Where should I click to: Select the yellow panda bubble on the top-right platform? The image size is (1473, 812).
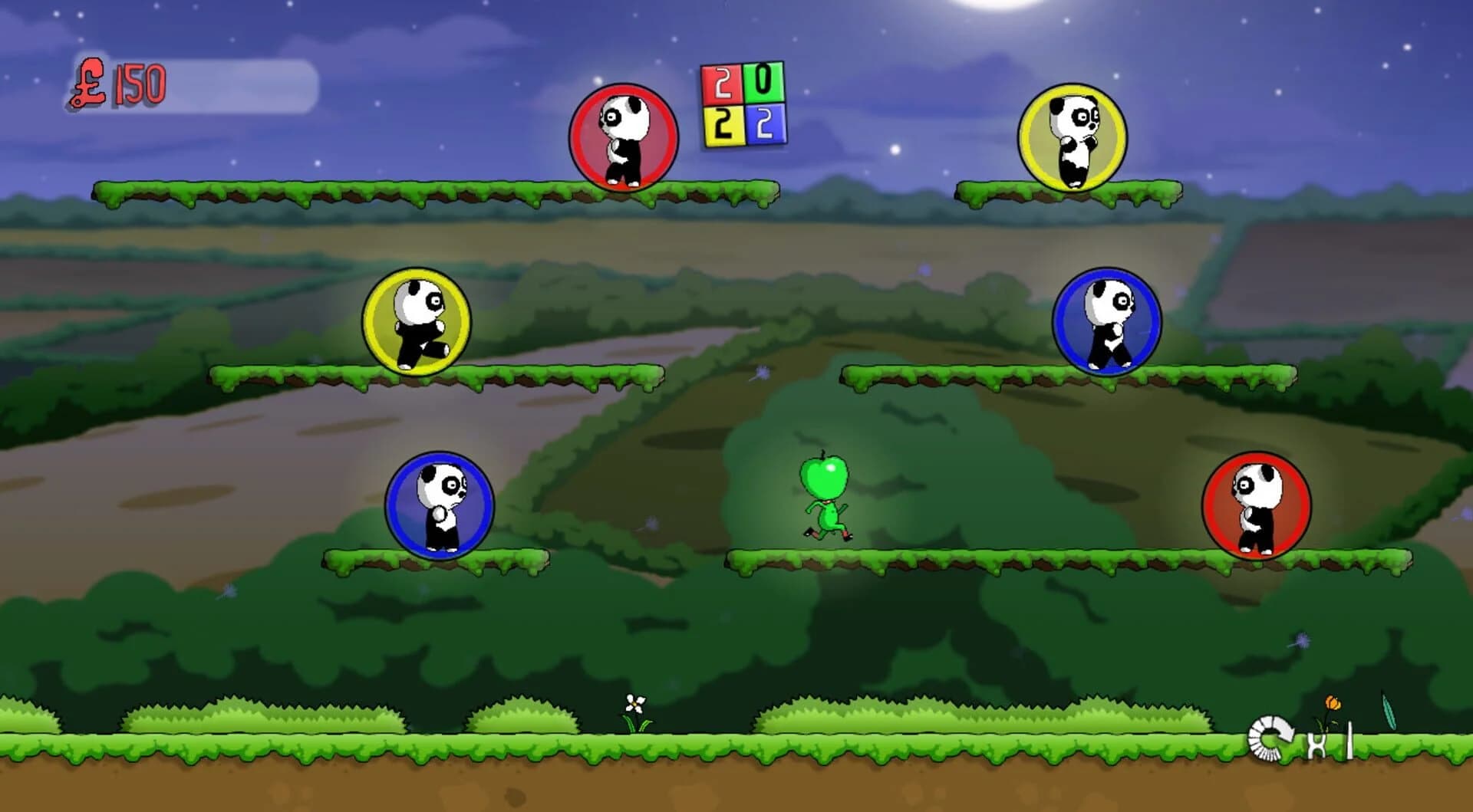(x=1074, y=134)
